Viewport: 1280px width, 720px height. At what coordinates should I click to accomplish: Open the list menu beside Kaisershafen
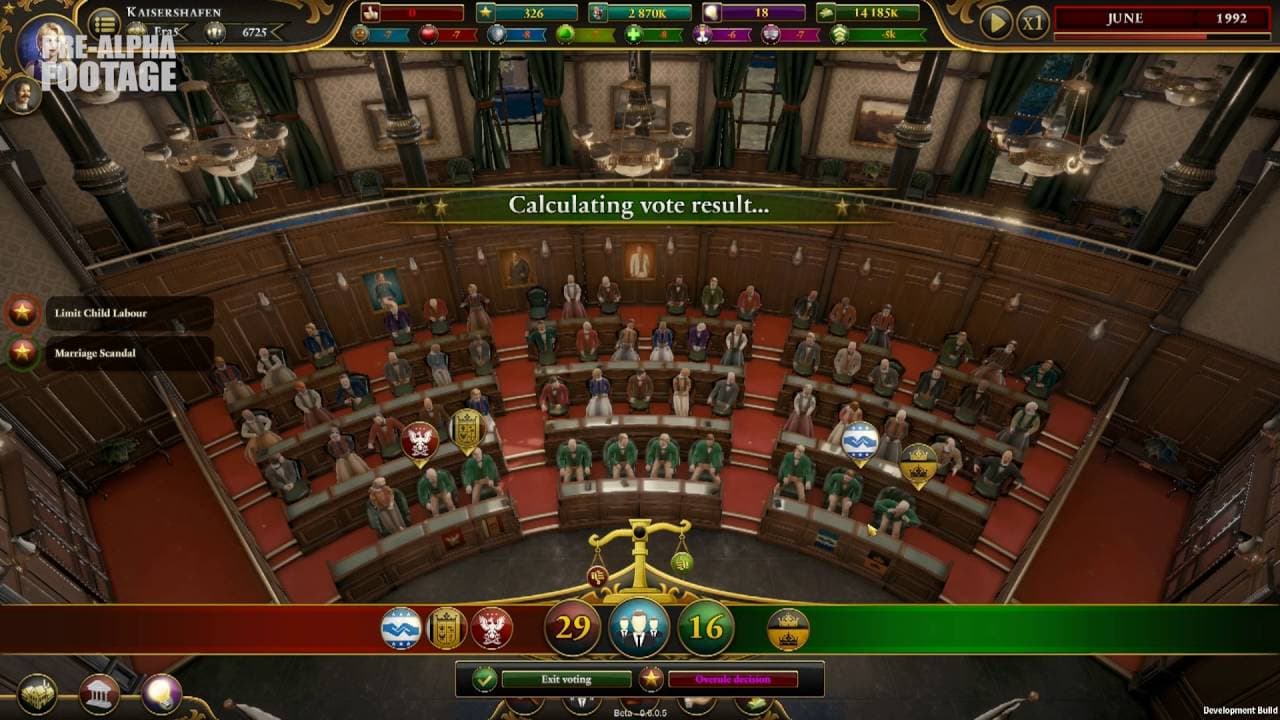[104, 22]
